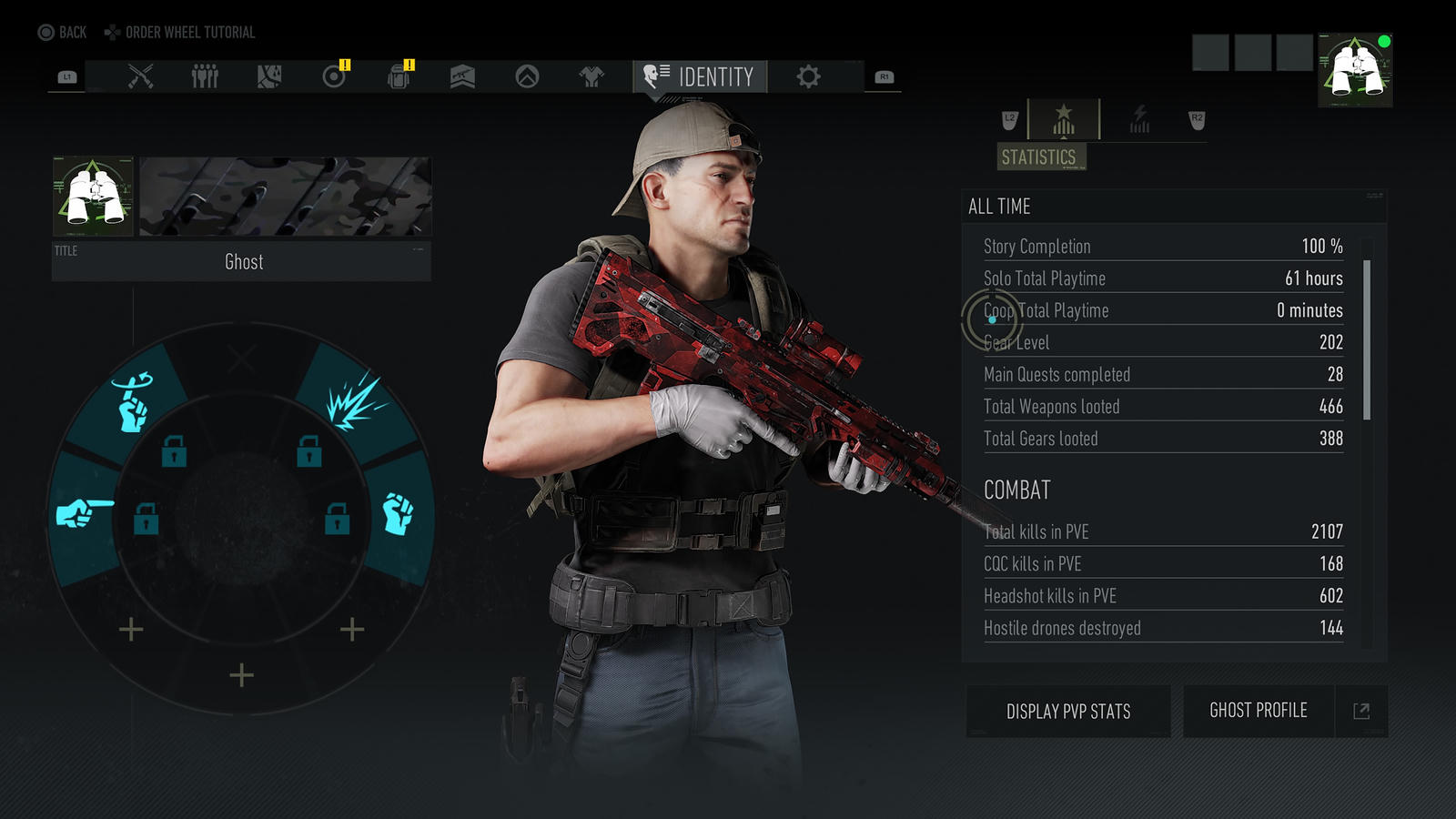Viewport: 1456px width, 819px height.
Task: Choose the camouflage banner thumbnail
Action: (285, 196)
